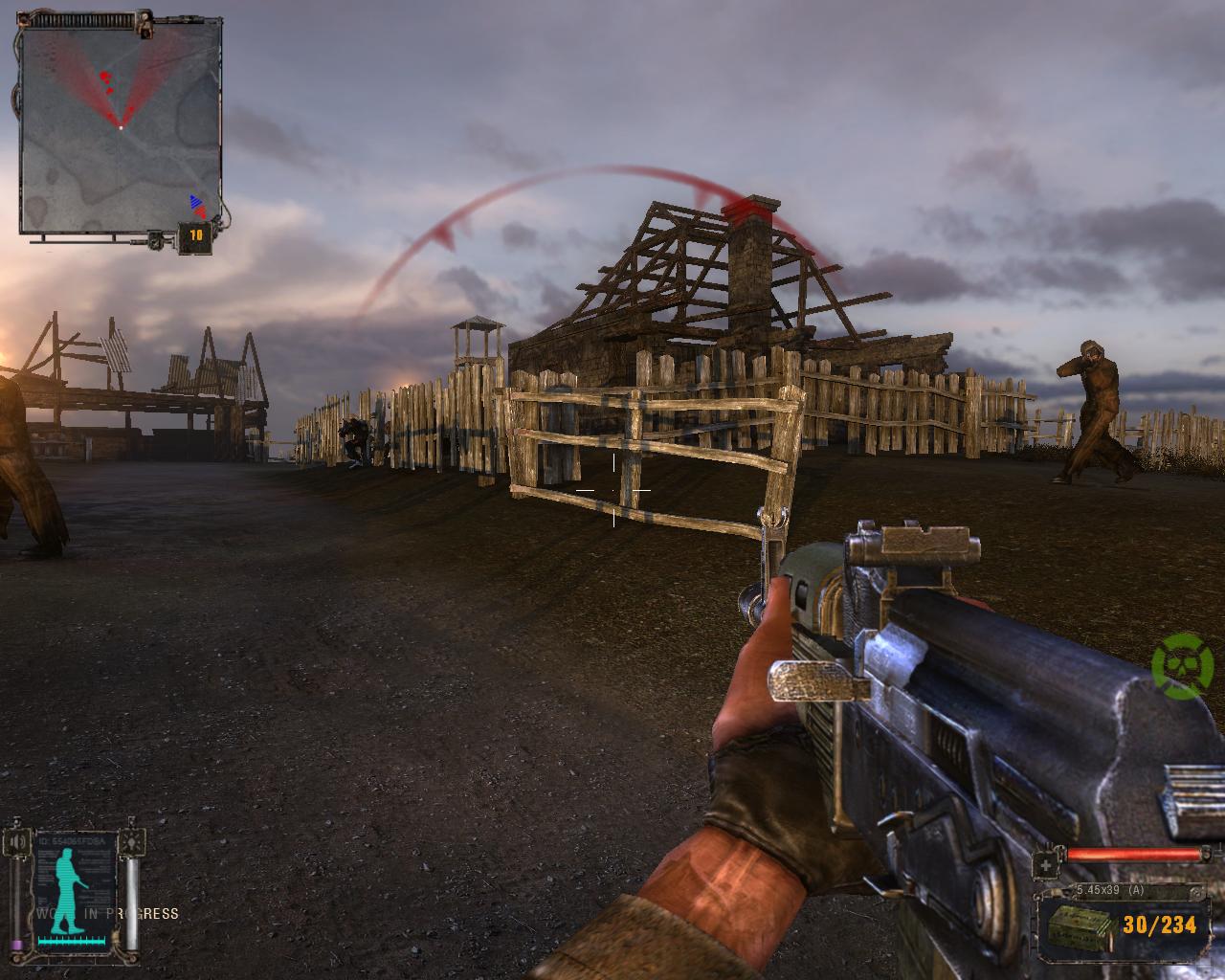Viewport: 1225px width, 980px height.
Task: Select the speaker noise indicator icon
Action: [16, 843]
